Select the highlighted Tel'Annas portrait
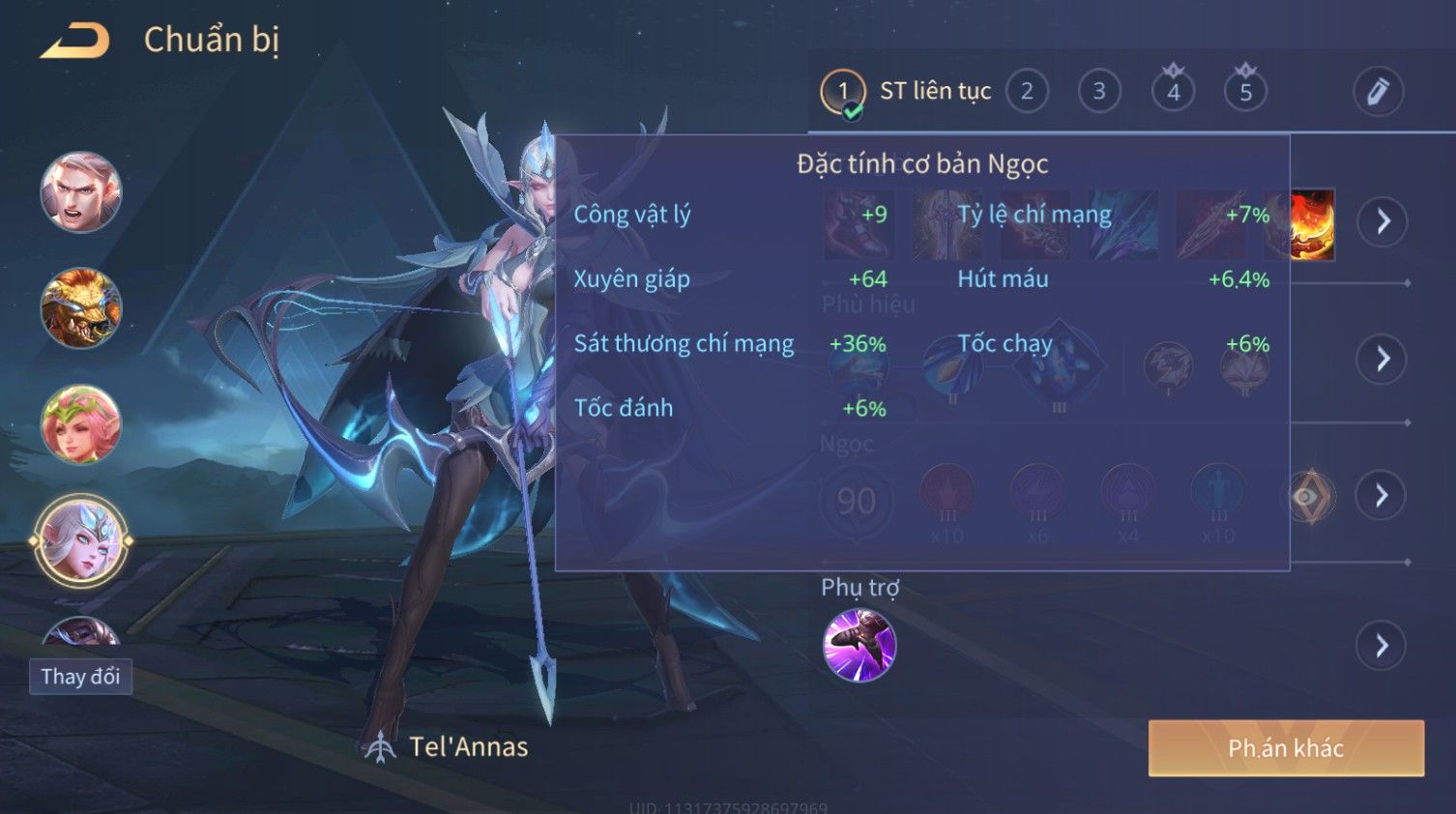Viewport: 1456px width, 814px height. [81, 540]
